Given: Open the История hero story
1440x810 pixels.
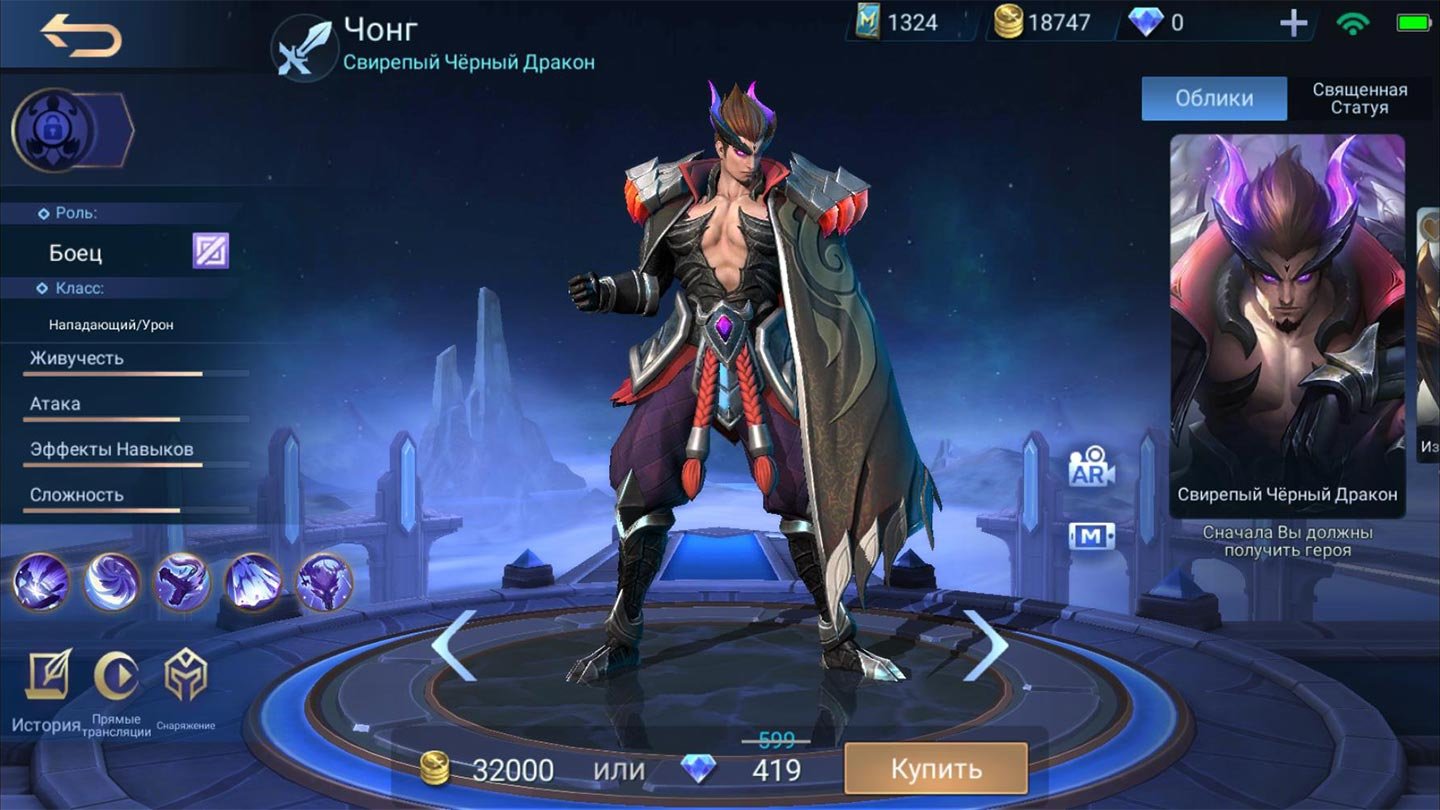Looking at the screenshot, I should coord(46,690).
